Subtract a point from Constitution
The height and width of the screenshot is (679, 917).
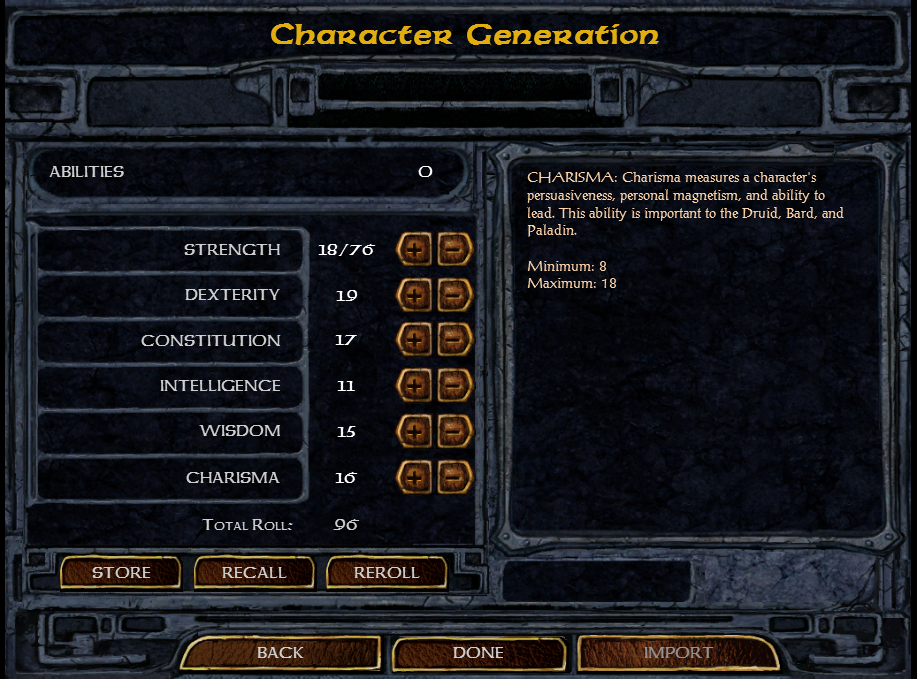tap(454, 340)
